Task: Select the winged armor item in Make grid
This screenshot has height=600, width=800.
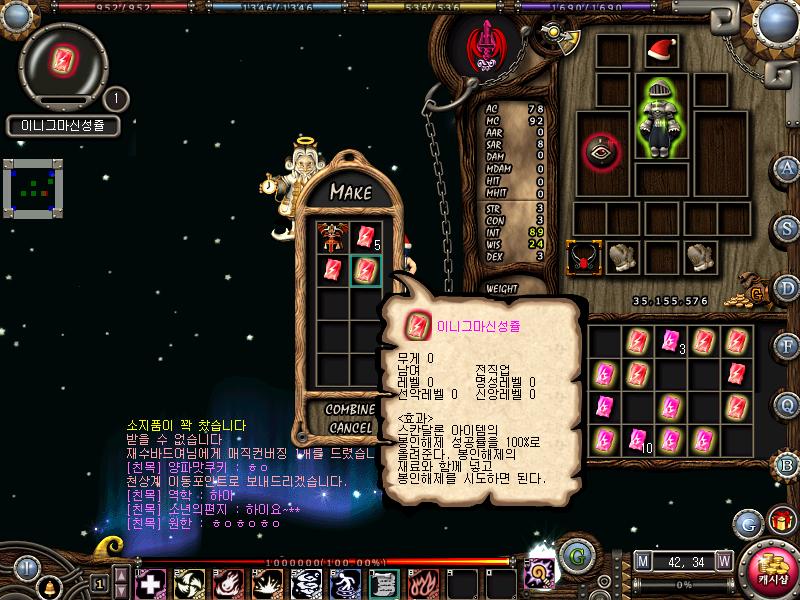Action: tap(331, 237)
